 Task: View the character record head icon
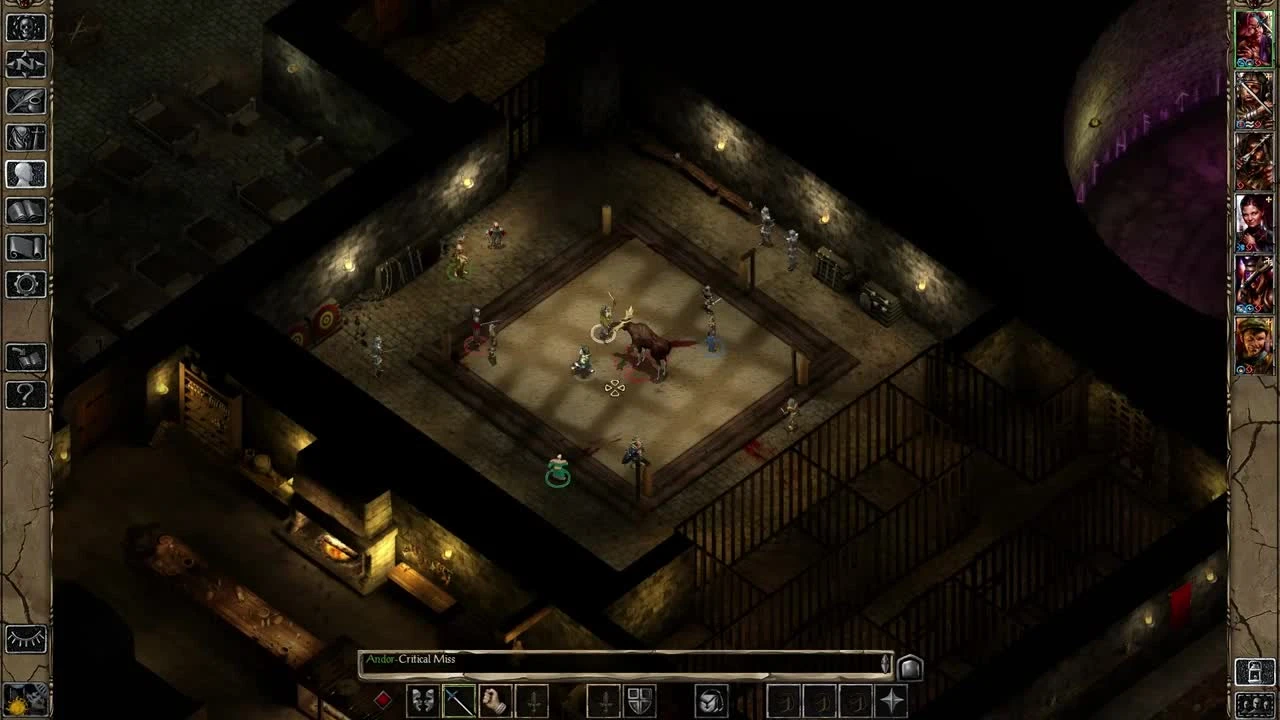click(x=27, y=176)
